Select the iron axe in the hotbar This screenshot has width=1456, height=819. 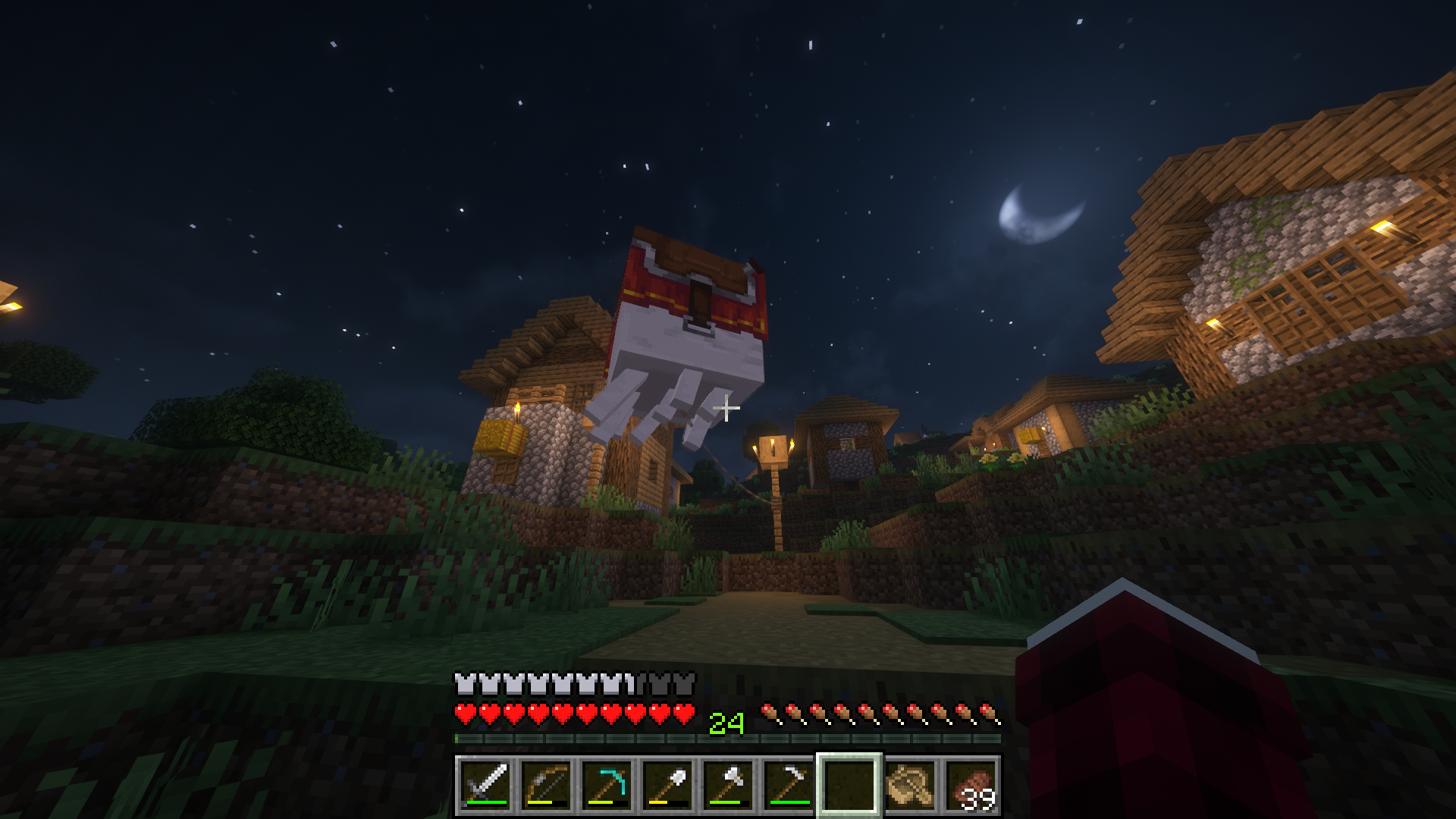coord(728,785)
